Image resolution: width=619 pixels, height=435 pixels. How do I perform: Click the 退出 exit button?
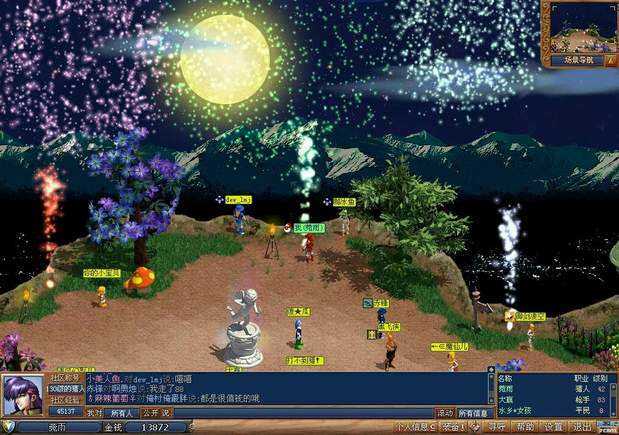(583, 427)
